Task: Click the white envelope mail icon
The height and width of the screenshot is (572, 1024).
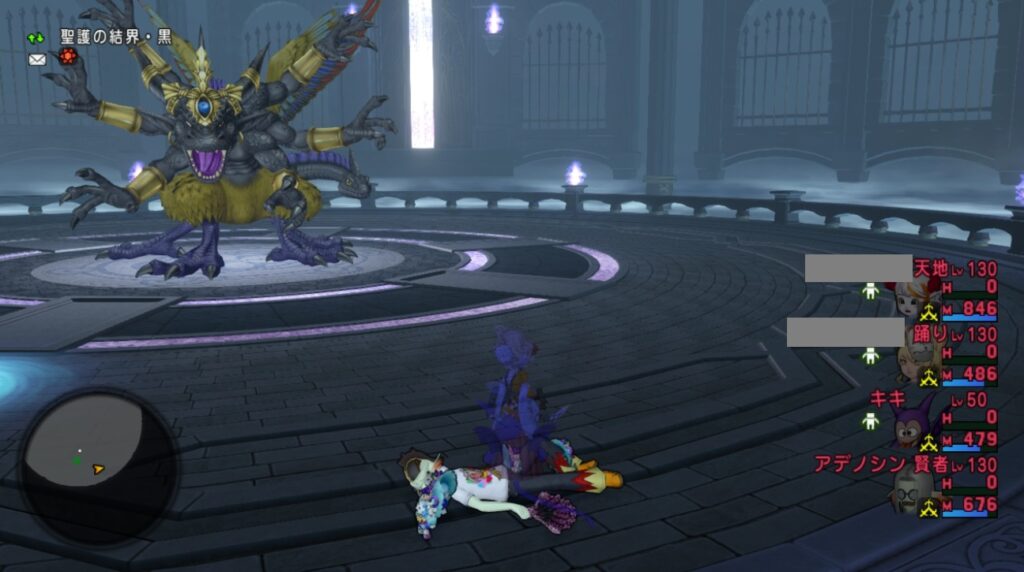Action: point(37,60)
